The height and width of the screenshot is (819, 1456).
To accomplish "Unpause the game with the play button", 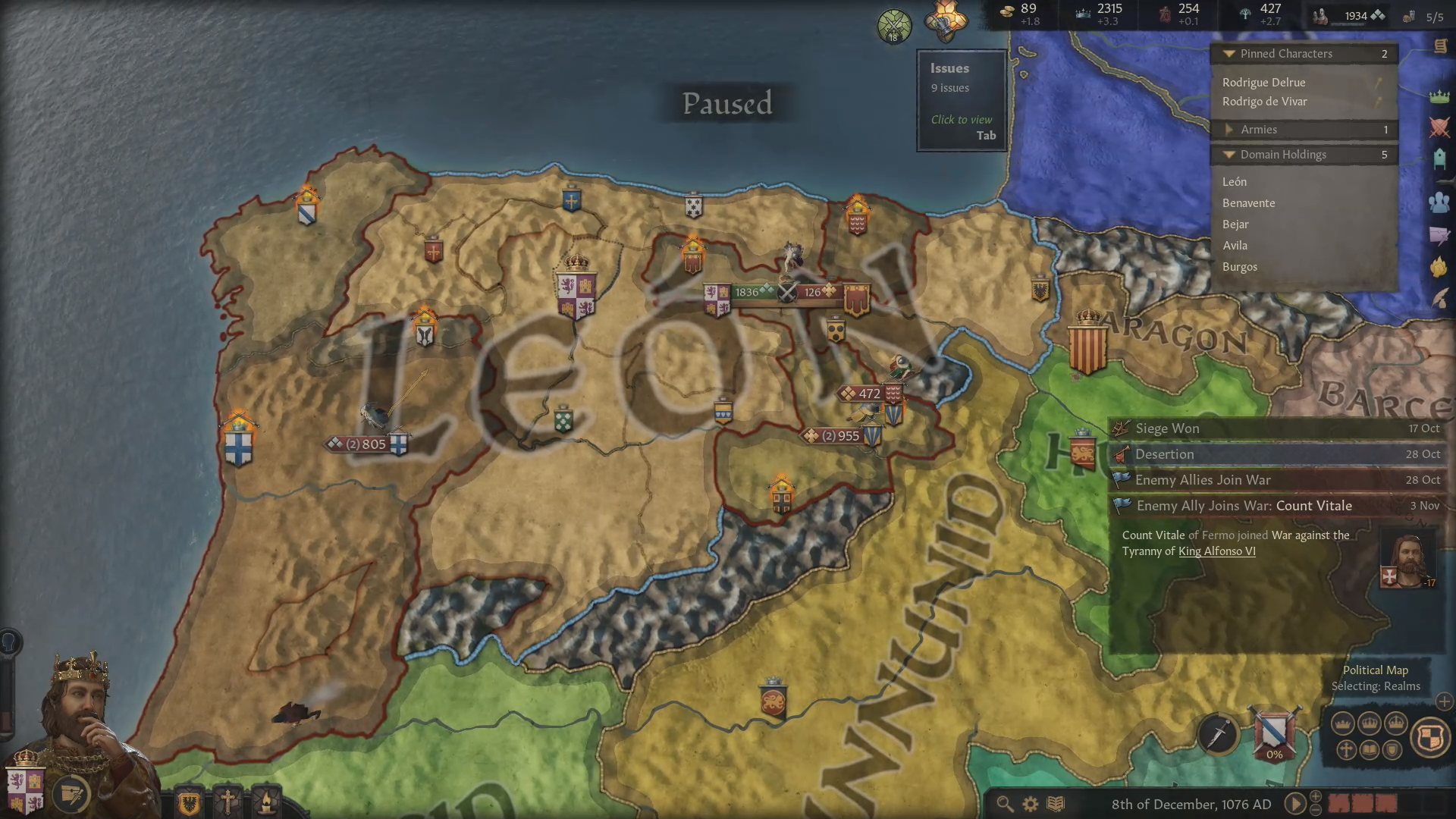I will tap(1295, 805).
